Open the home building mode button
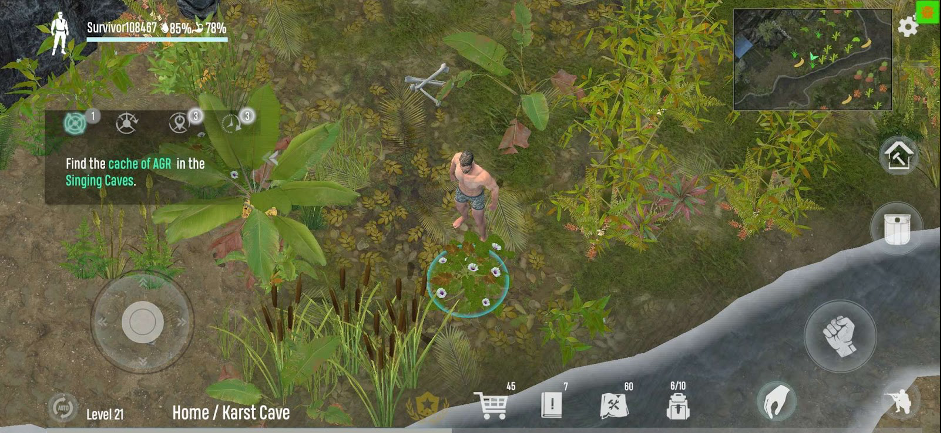The width and height of the screenshot is (941, 433). click(x=898, y=155)
